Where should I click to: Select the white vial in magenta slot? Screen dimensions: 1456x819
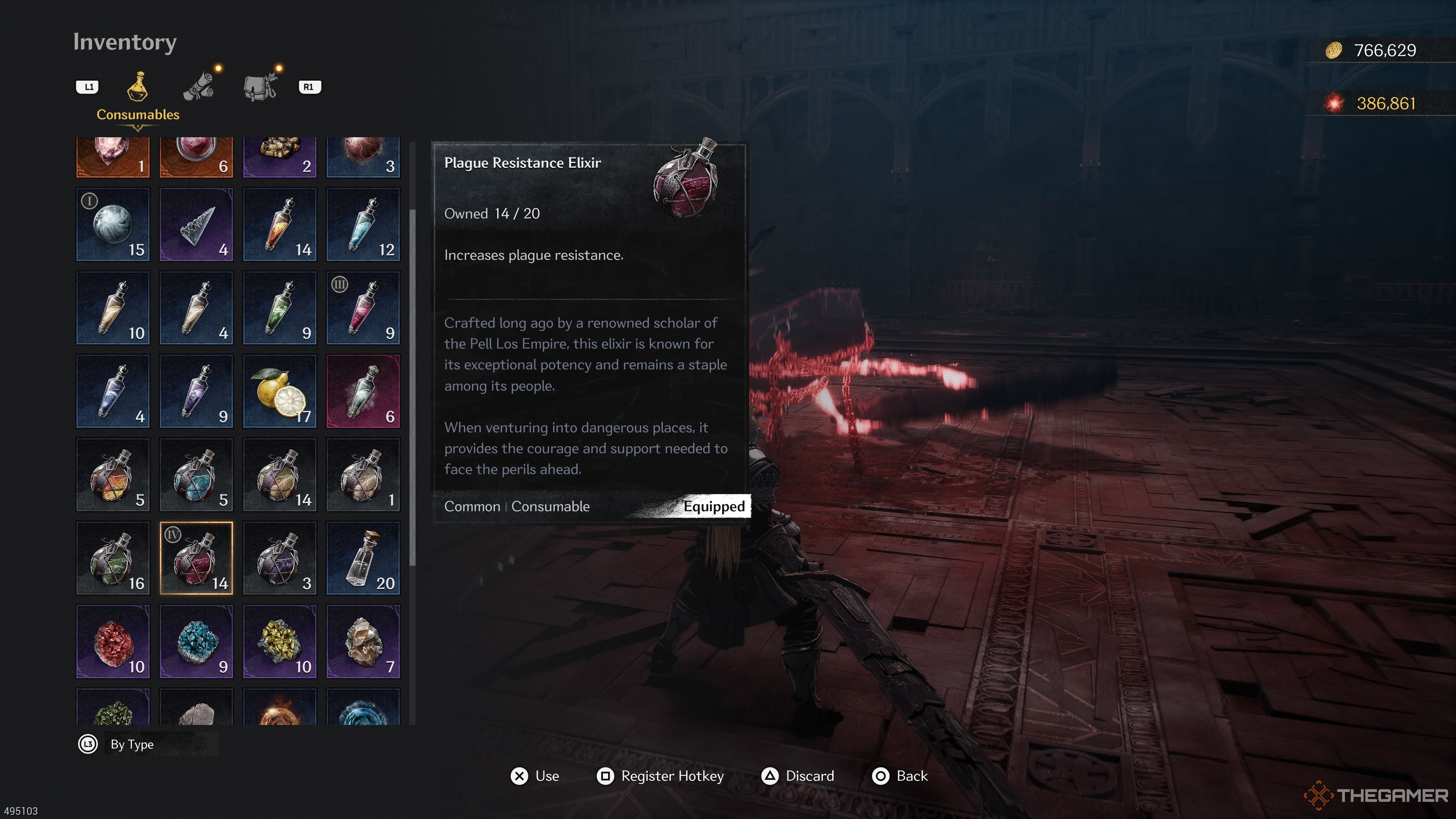point(363,391)
